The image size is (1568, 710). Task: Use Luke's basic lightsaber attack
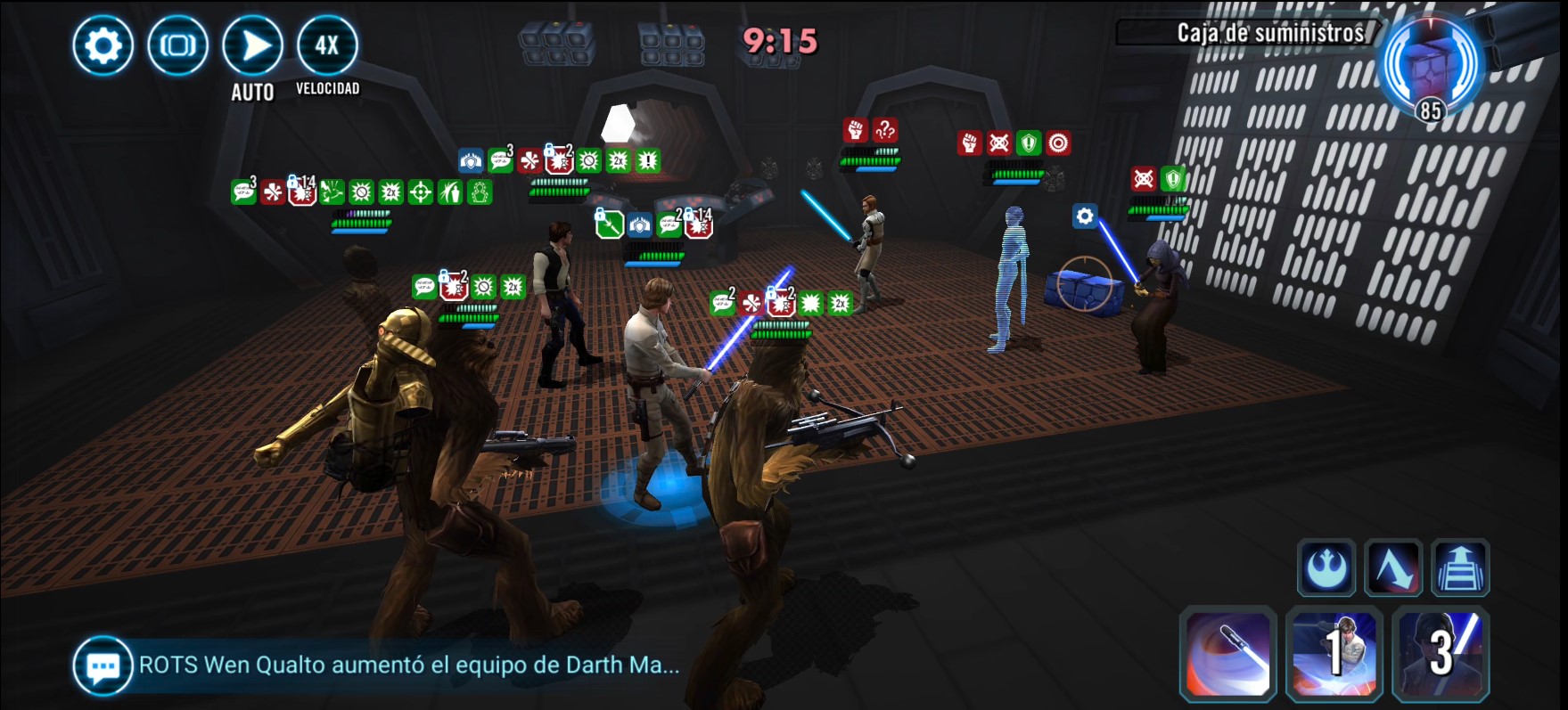tap(1228, 653)
